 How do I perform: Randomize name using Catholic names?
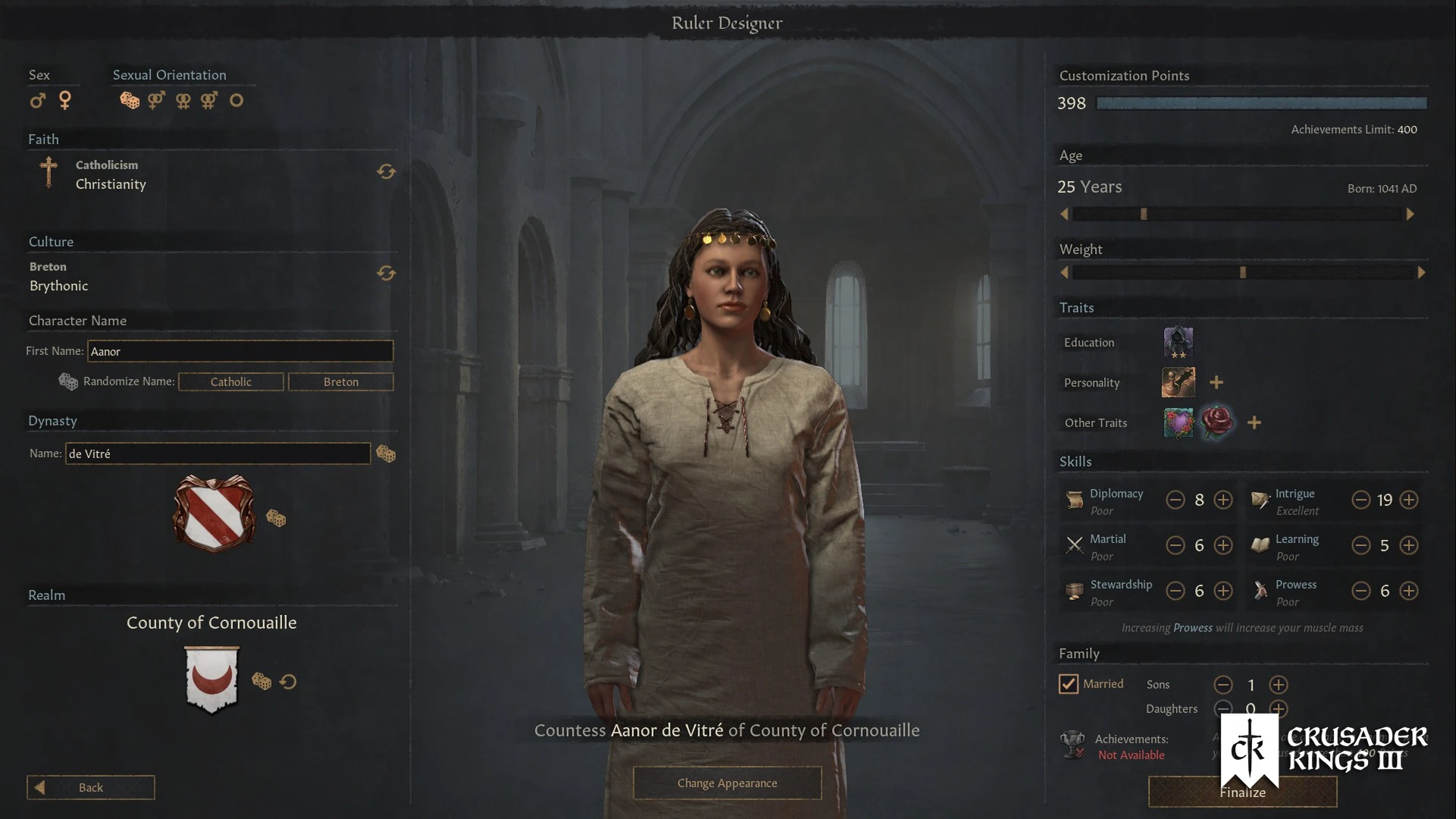click(231, 381)
